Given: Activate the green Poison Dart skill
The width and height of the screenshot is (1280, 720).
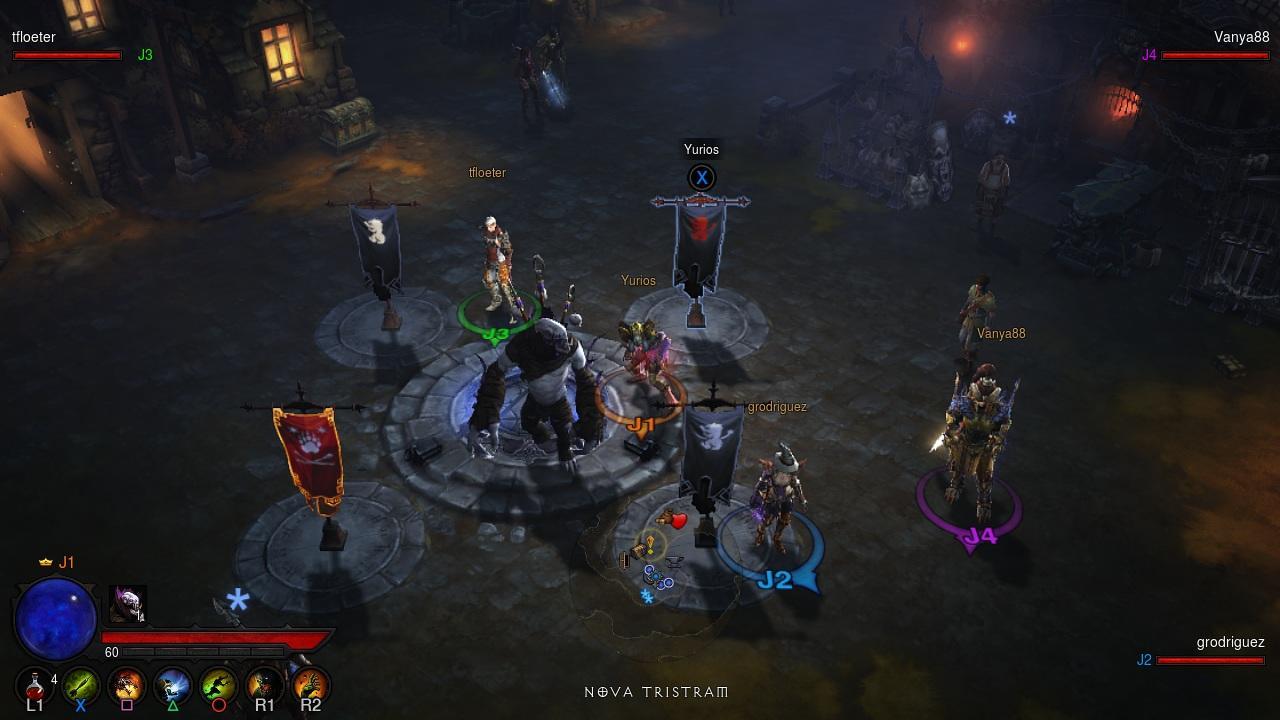Looking at the screenshot, I should tap(81, 686).
